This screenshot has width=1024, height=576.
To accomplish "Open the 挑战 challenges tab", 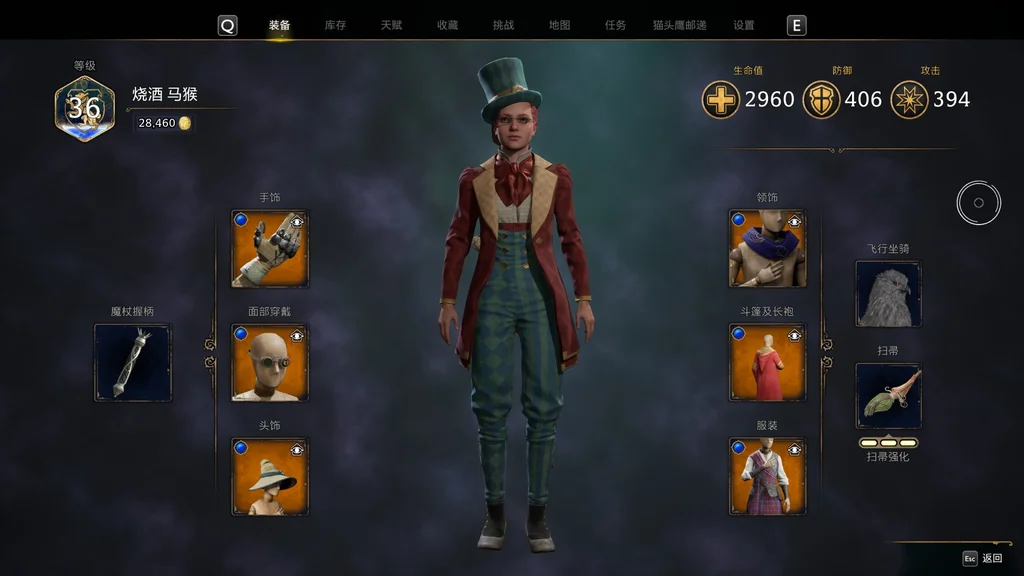I will 503,25.
